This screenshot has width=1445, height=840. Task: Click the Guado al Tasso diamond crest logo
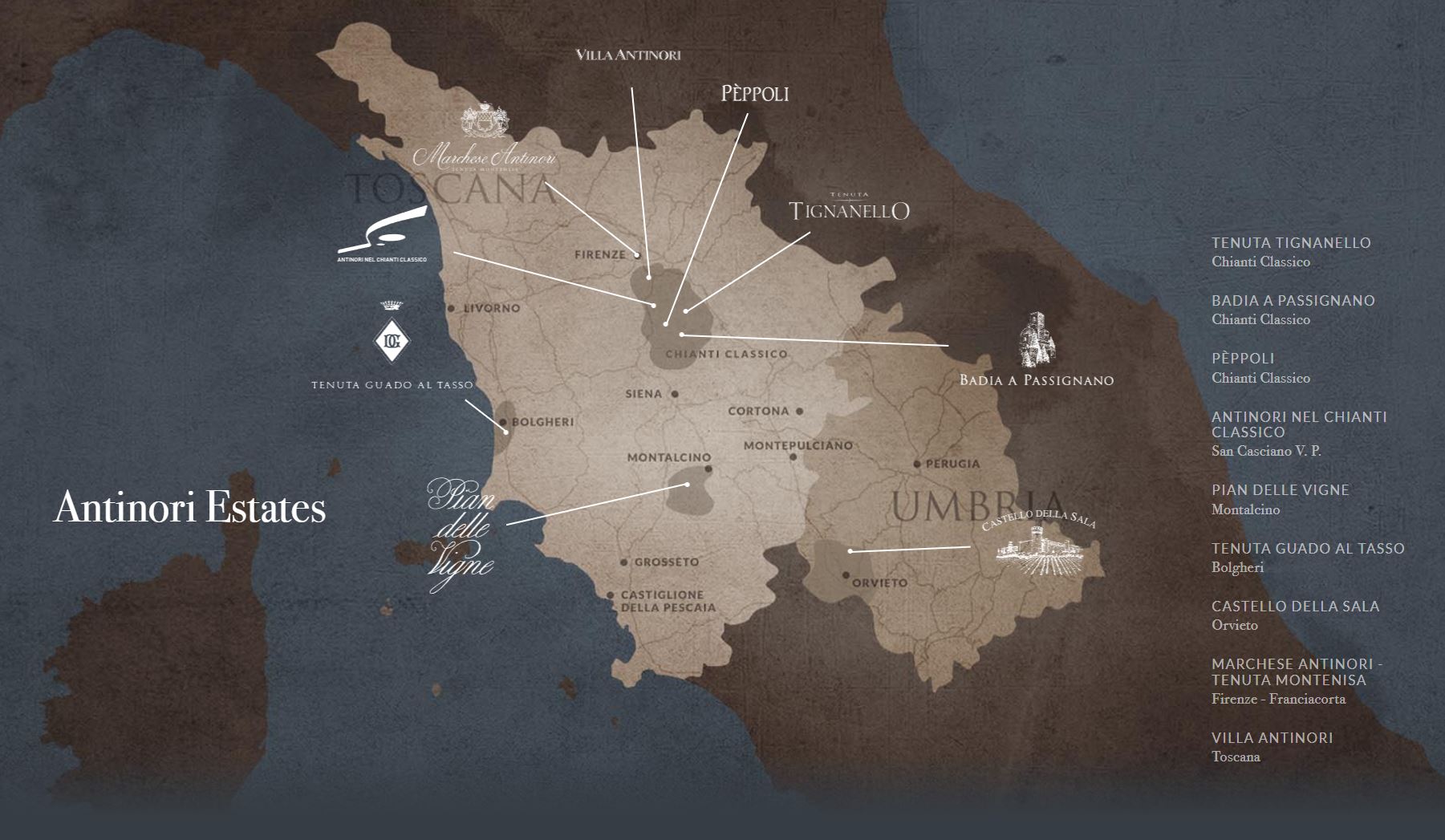pos(392,339)
